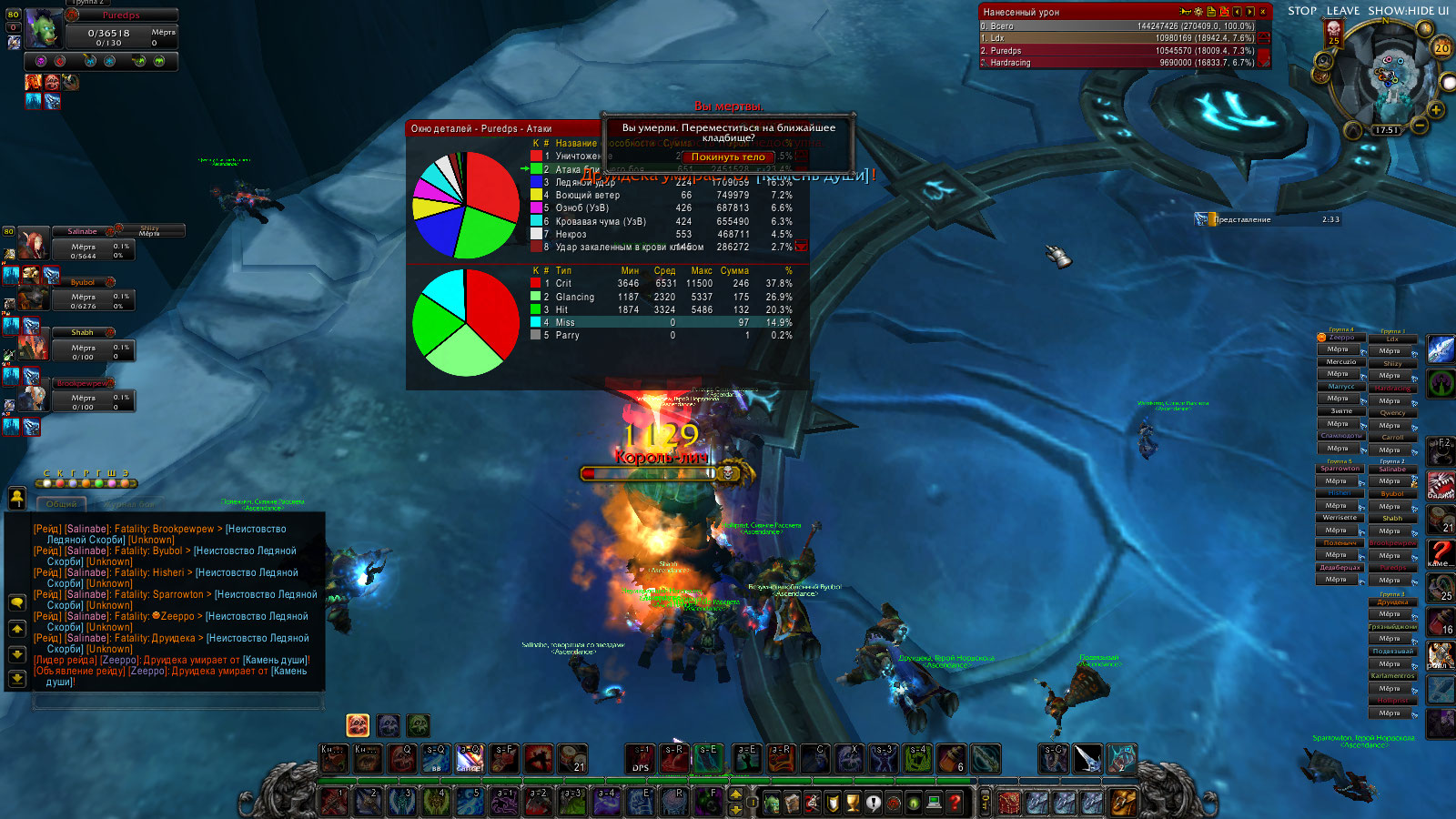Click the minimap calendar button showing 20
1456x819 pixels.
click(x=1441, y=48)
